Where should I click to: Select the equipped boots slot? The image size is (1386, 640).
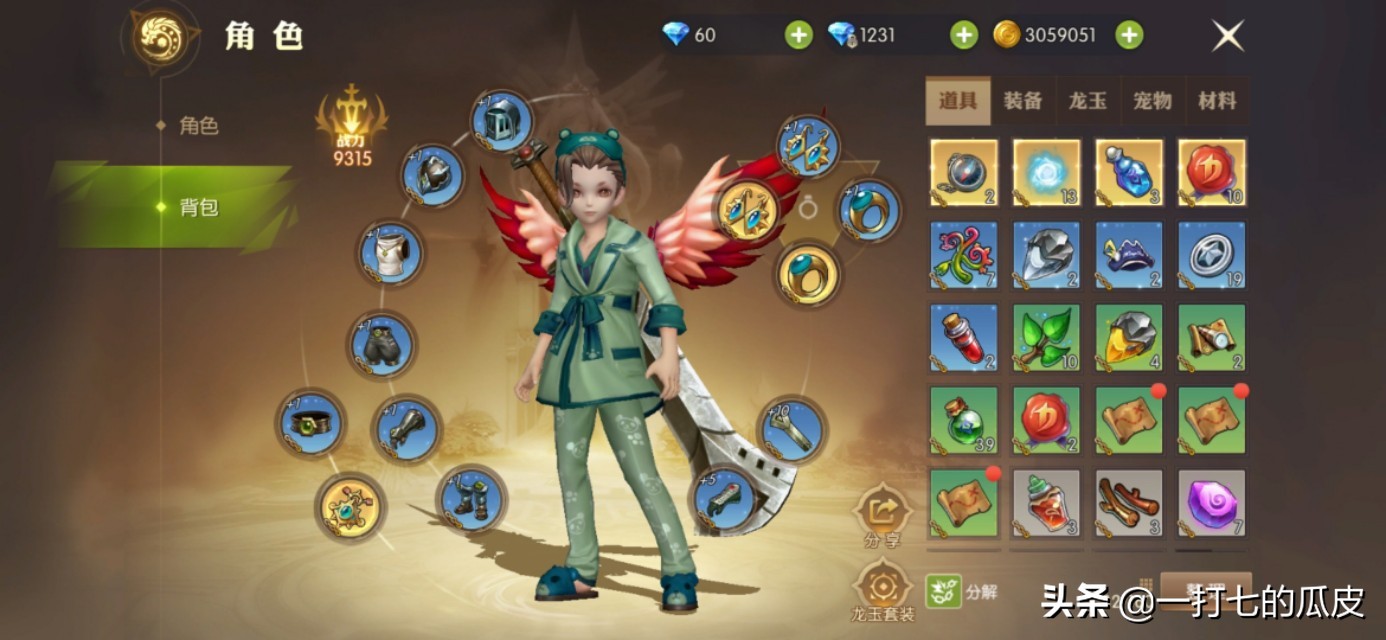[x=471, y=498]
